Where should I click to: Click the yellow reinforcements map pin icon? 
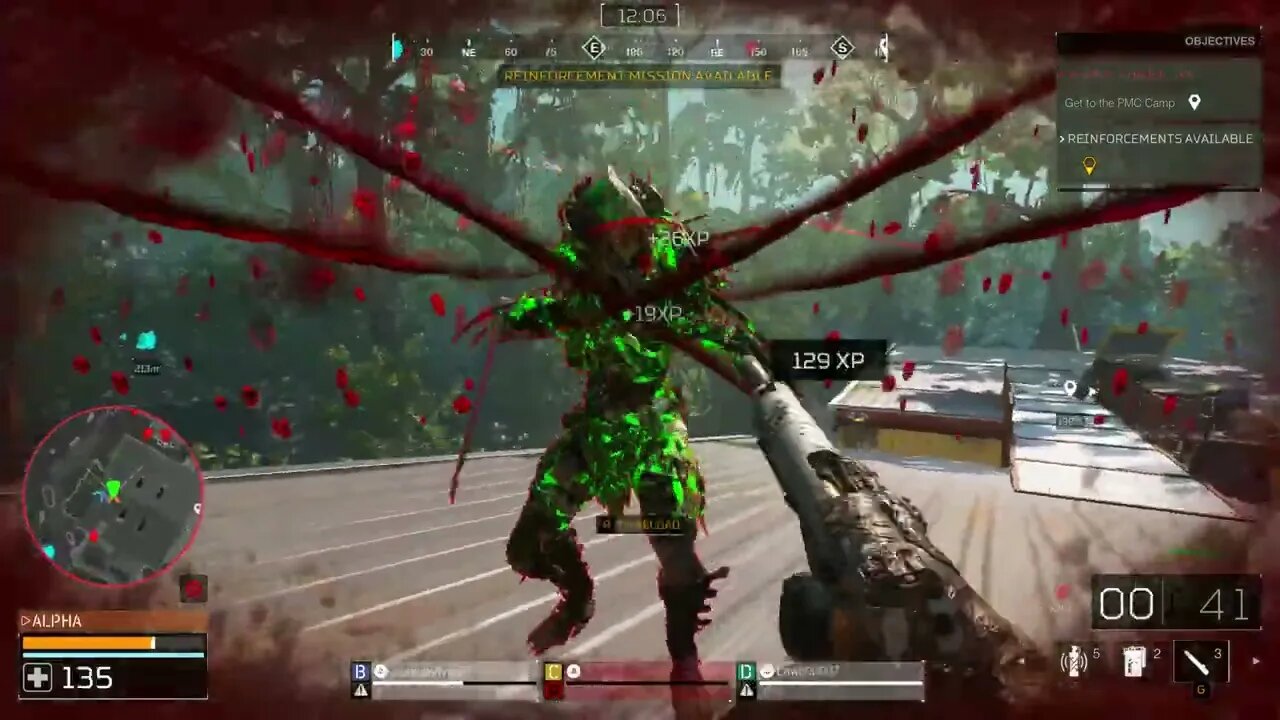[x=1089, y=165]
